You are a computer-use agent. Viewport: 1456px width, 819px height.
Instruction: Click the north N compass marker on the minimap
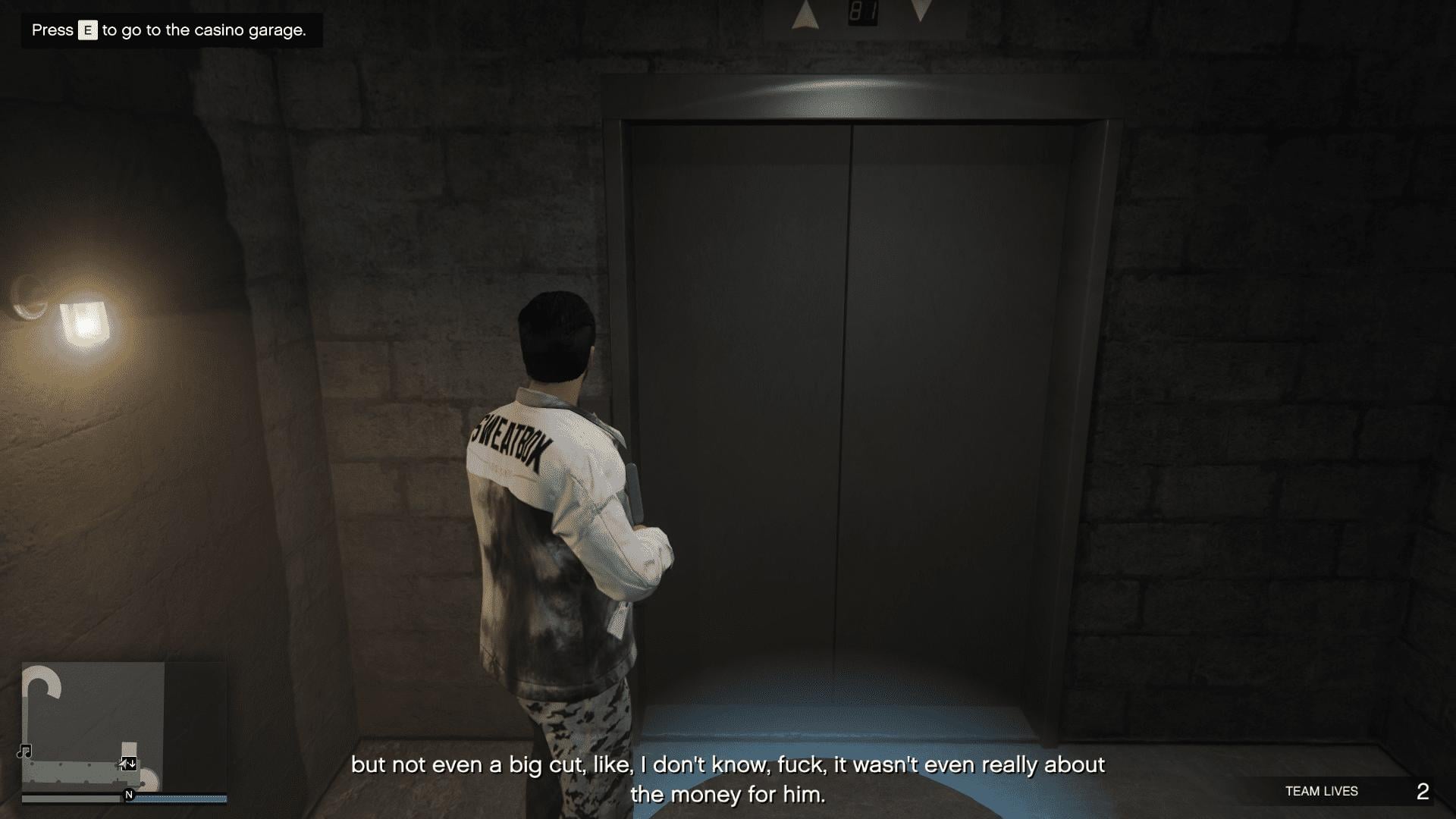(x=128, y=796)
